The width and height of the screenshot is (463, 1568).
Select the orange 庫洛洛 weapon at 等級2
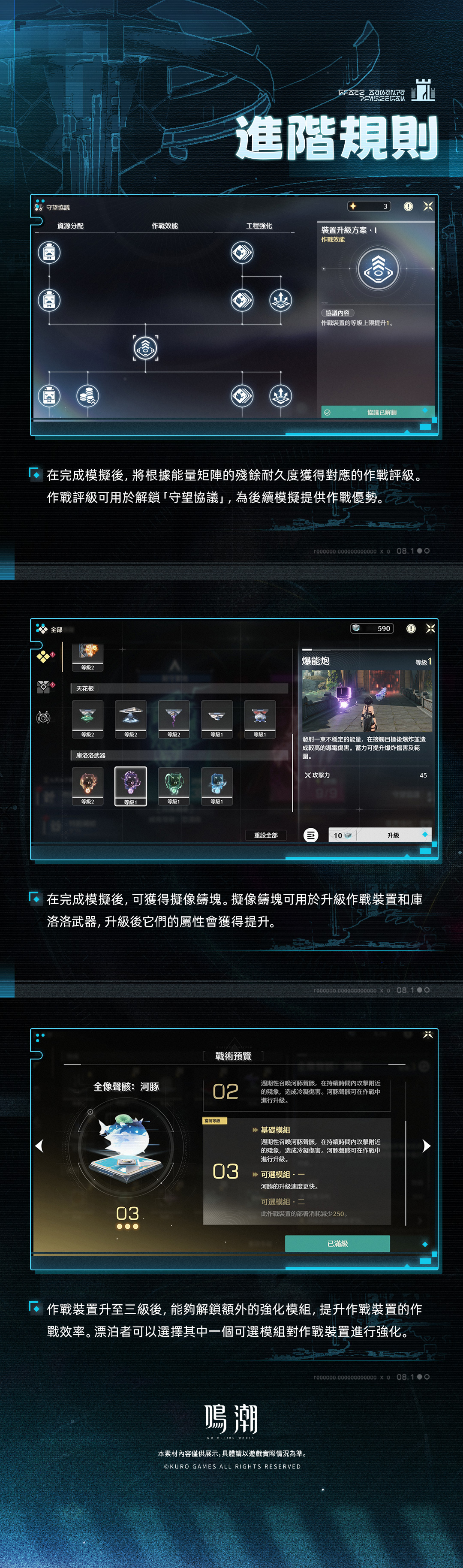point(87,784)
